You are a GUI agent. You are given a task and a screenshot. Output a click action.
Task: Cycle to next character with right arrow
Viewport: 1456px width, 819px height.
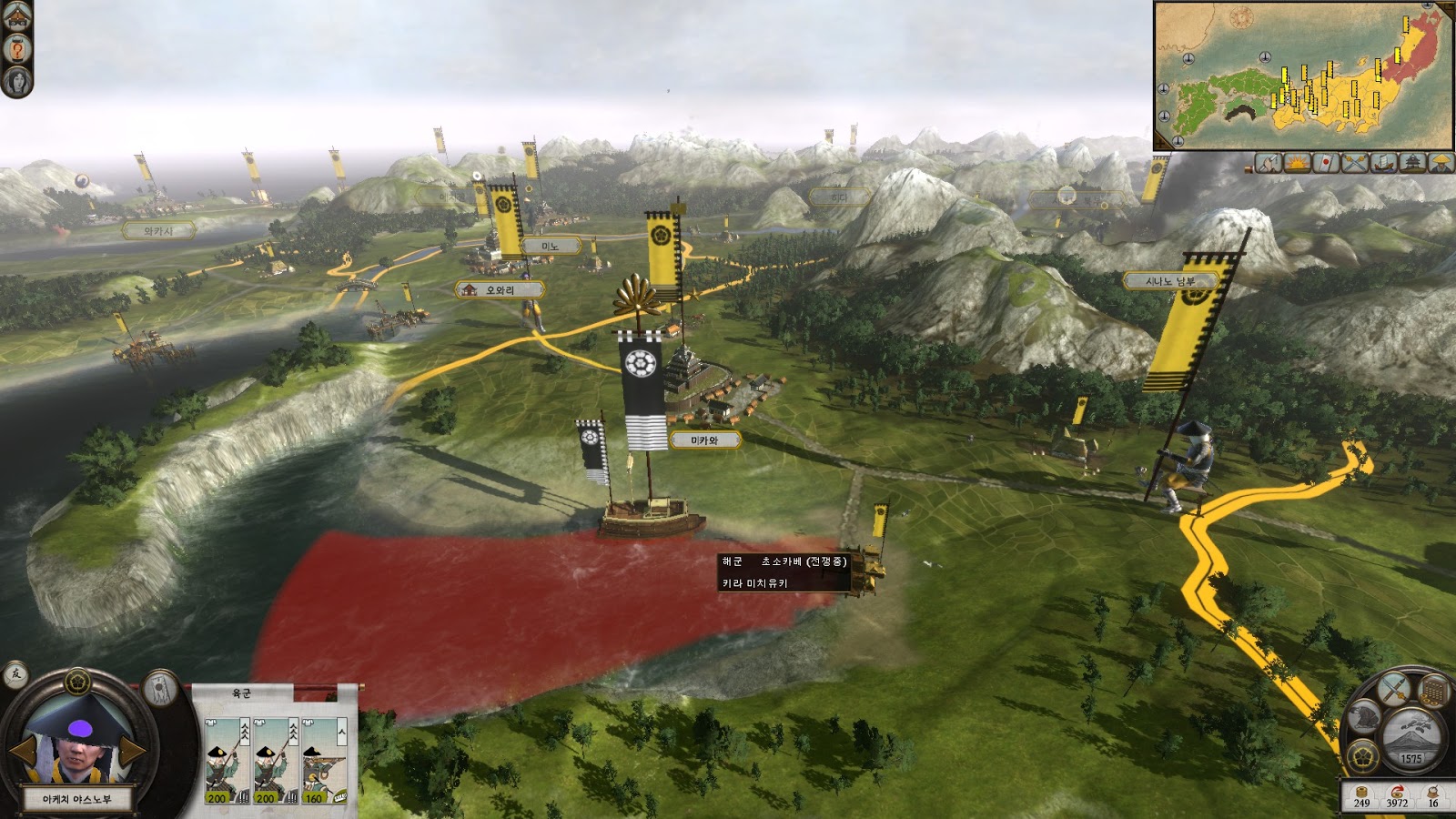tap(133, 751)
